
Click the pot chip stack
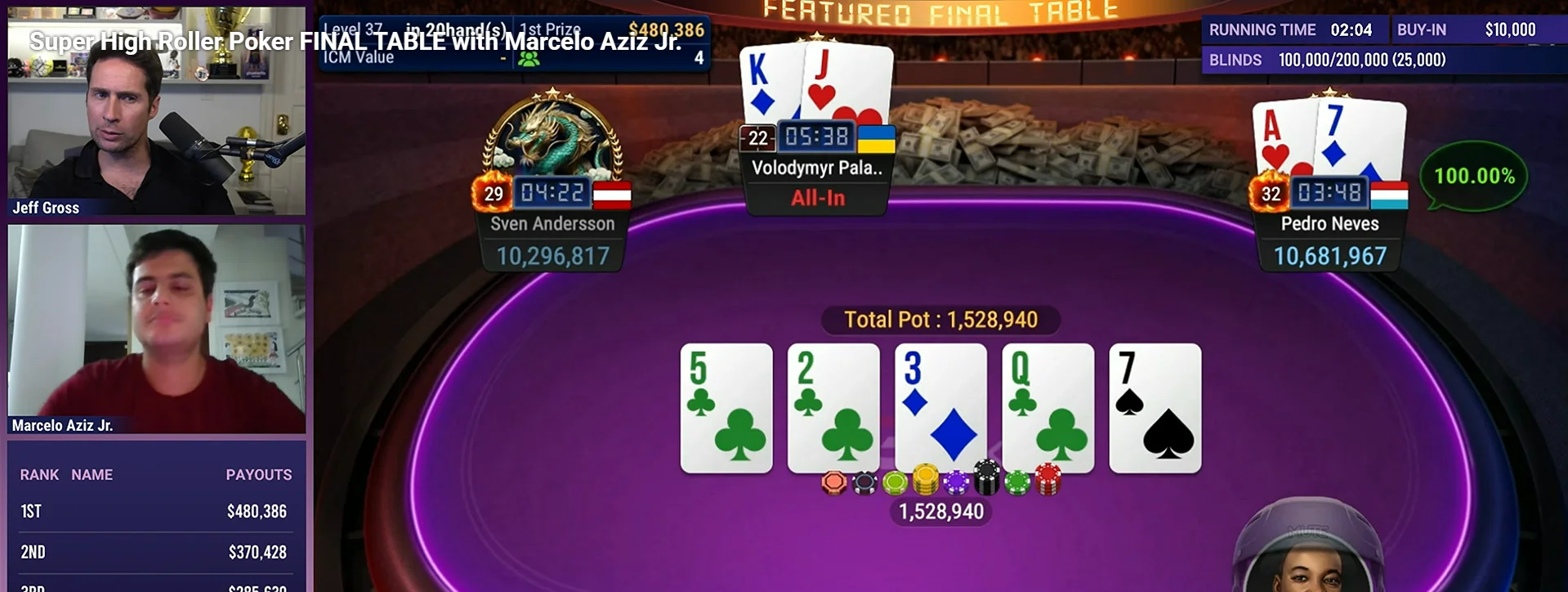(x=940, y=482)
